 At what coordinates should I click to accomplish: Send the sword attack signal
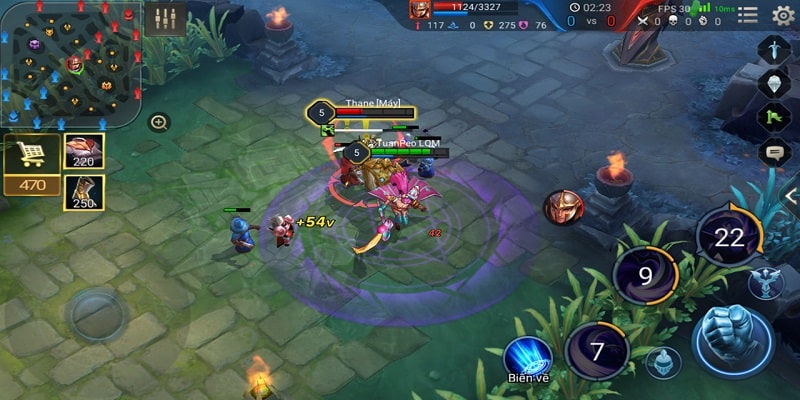point(774,50)
